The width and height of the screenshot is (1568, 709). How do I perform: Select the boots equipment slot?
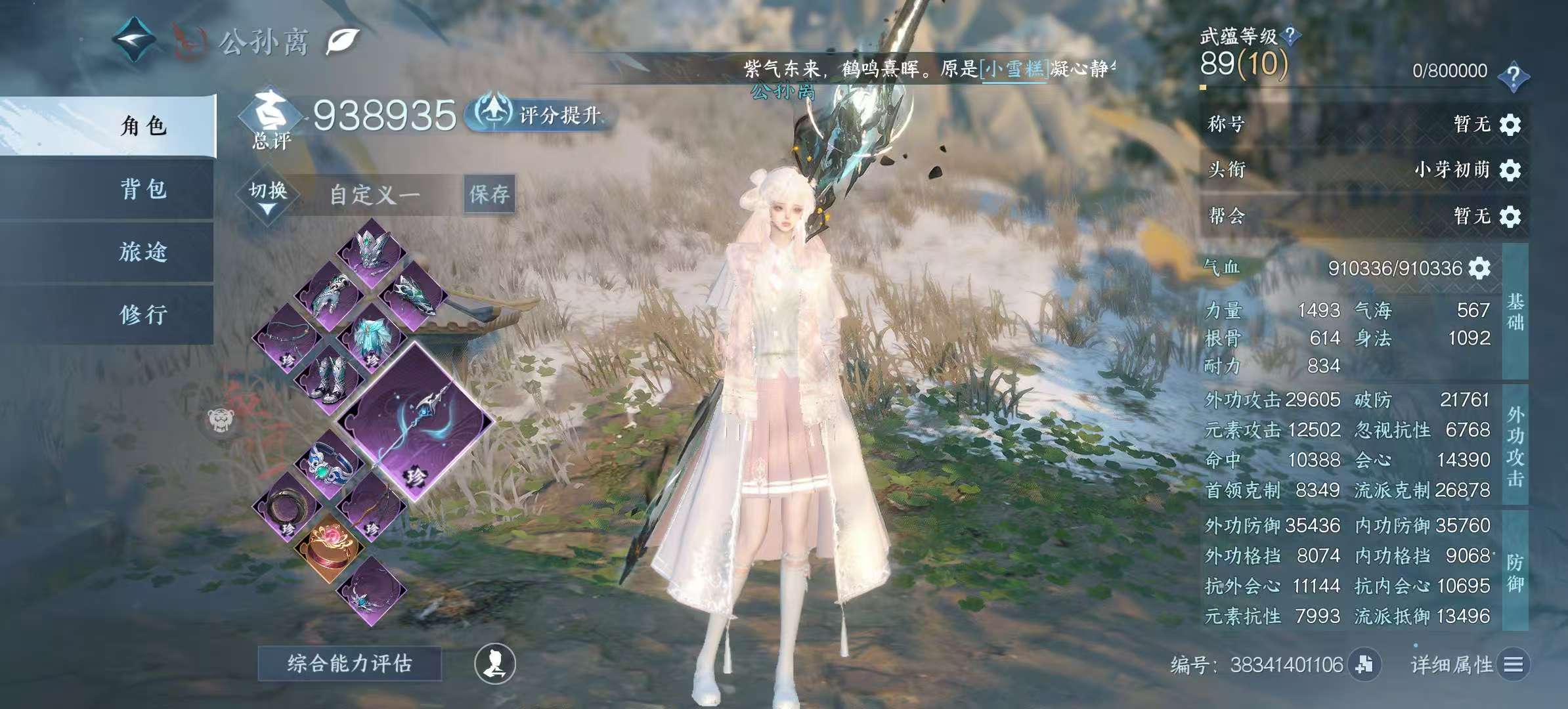[x=329, y=379]
